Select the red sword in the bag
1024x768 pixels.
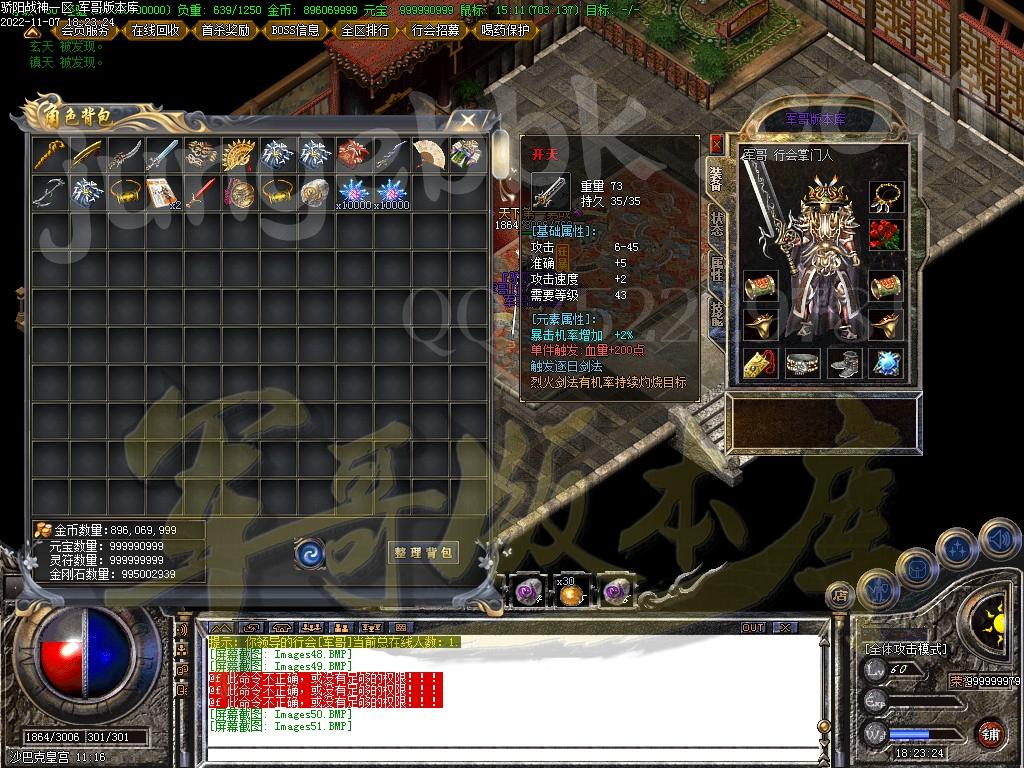[200, 190]
